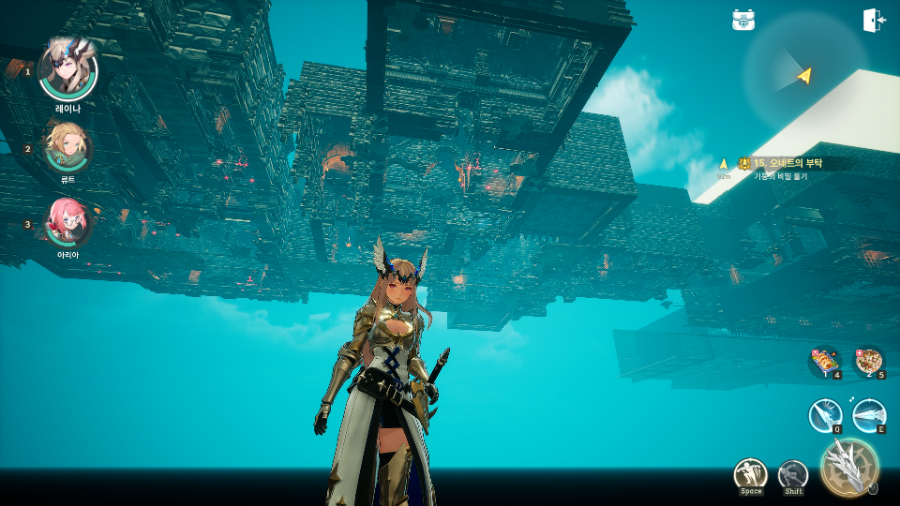Select party member 레이나 portrait
The image size is (900, 506).
pos(68,69)
